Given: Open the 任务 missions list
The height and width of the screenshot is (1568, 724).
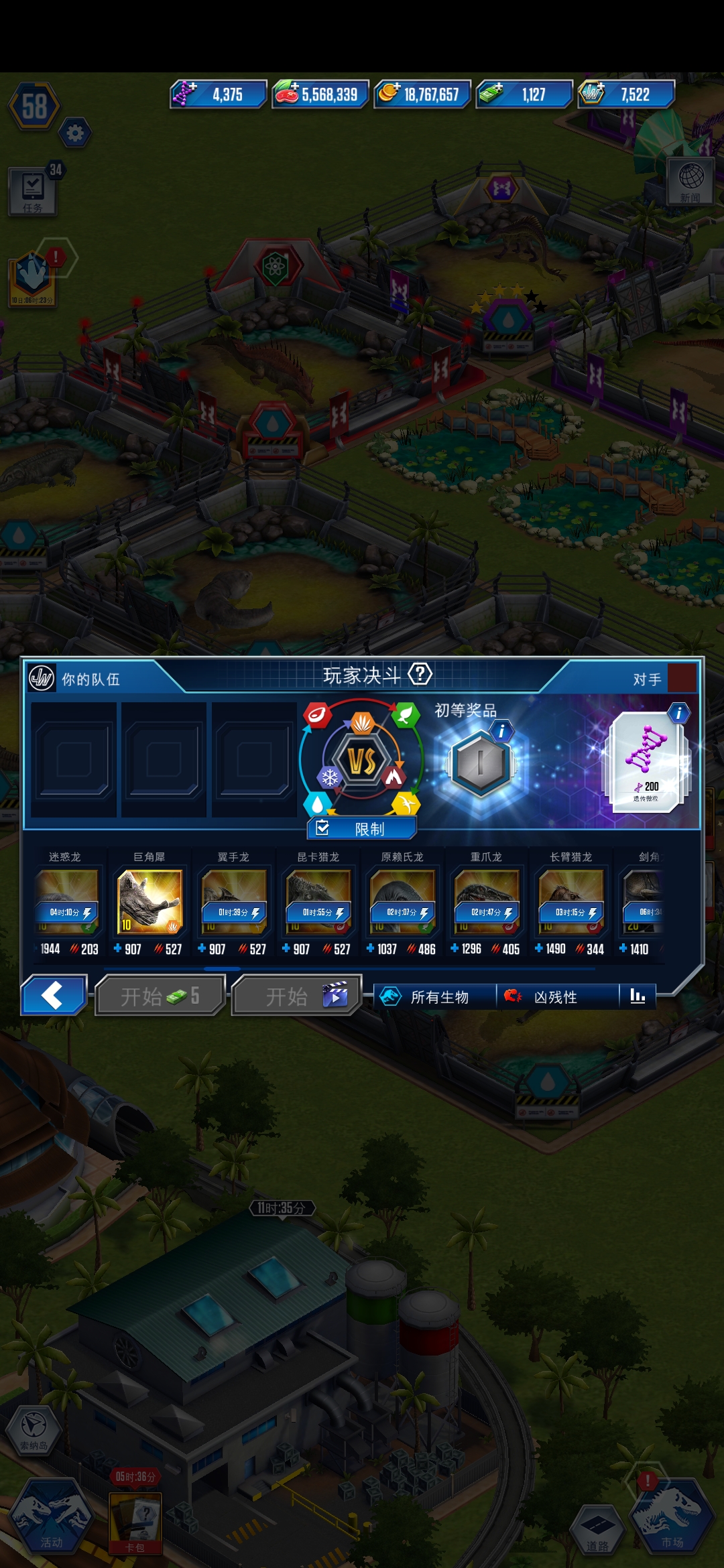Looking at the screenshot, I should [33, 192].
